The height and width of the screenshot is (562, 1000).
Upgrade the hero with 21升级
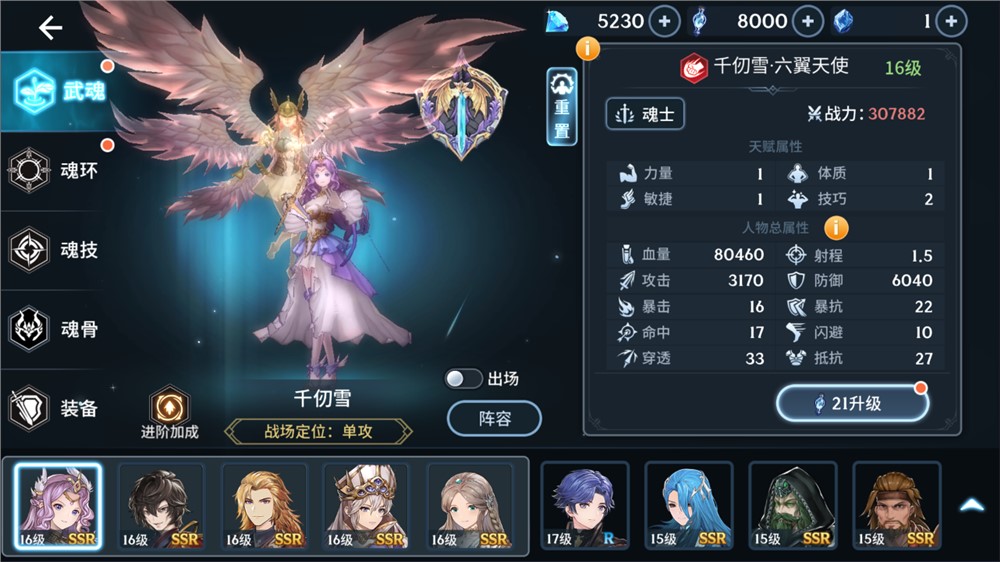852,403
